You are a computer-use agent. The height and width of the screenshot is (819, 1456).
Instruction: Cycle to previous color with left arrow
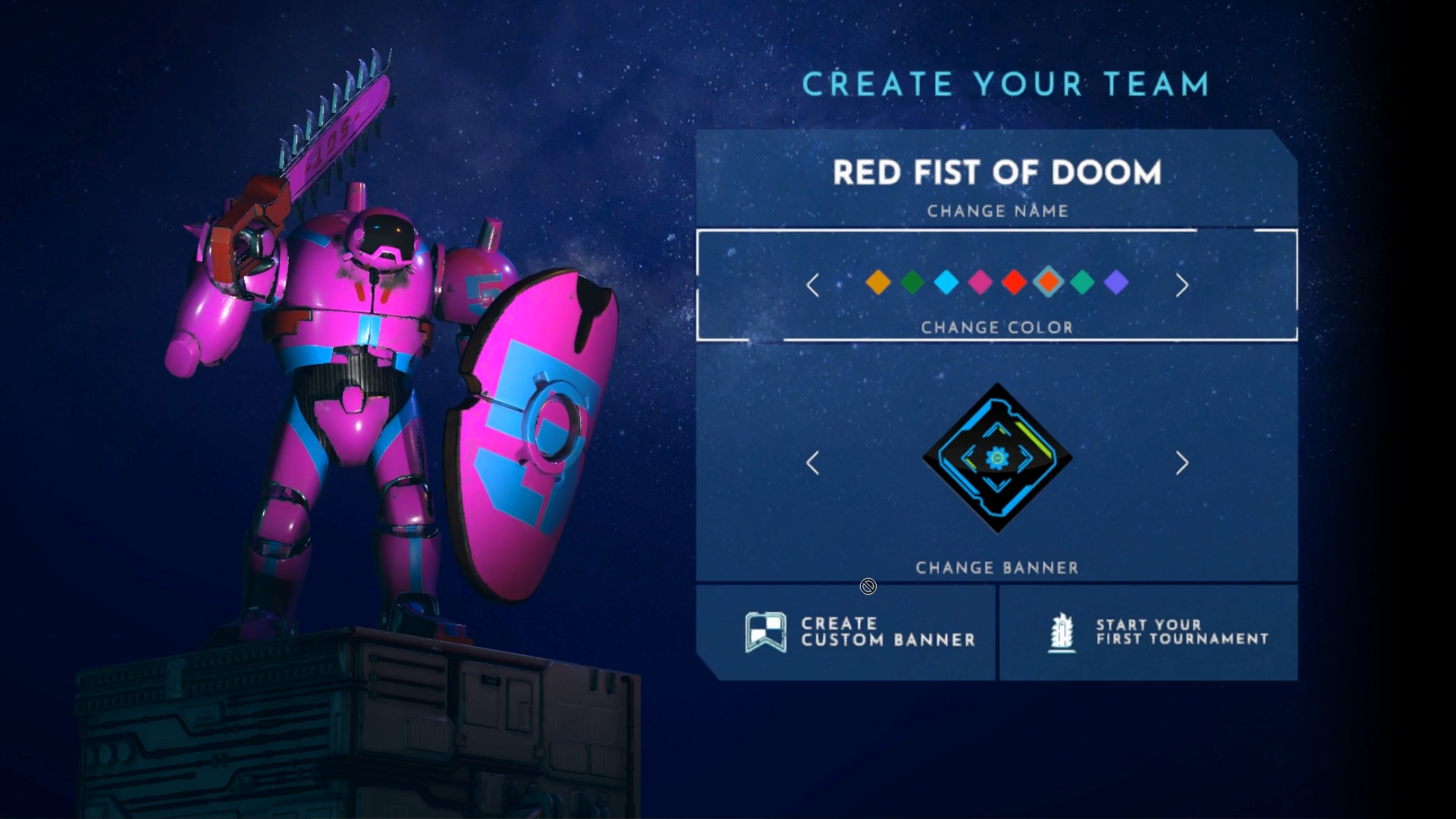tap(813, 285)
